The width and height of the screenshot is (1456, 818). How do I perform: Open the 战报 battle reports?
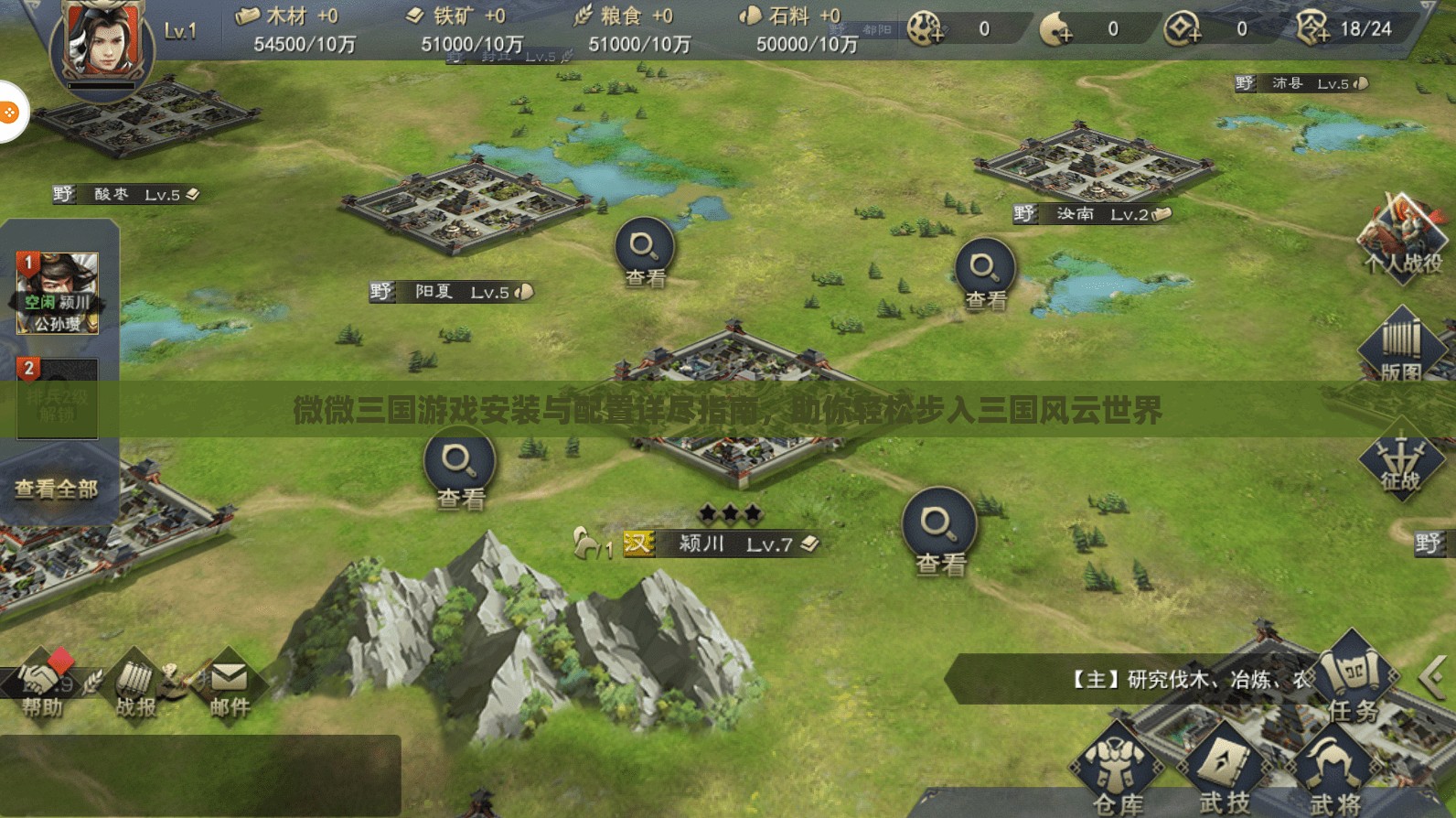pos(135,686)
